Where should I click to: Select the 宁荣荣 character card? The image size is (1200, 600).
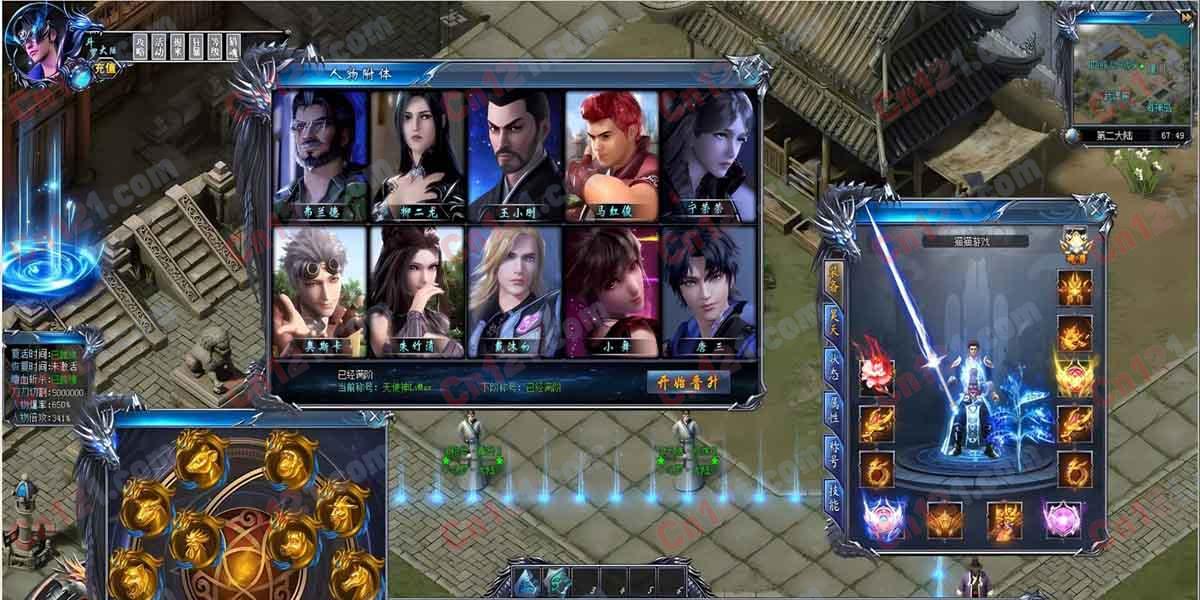tap(709, 155)
